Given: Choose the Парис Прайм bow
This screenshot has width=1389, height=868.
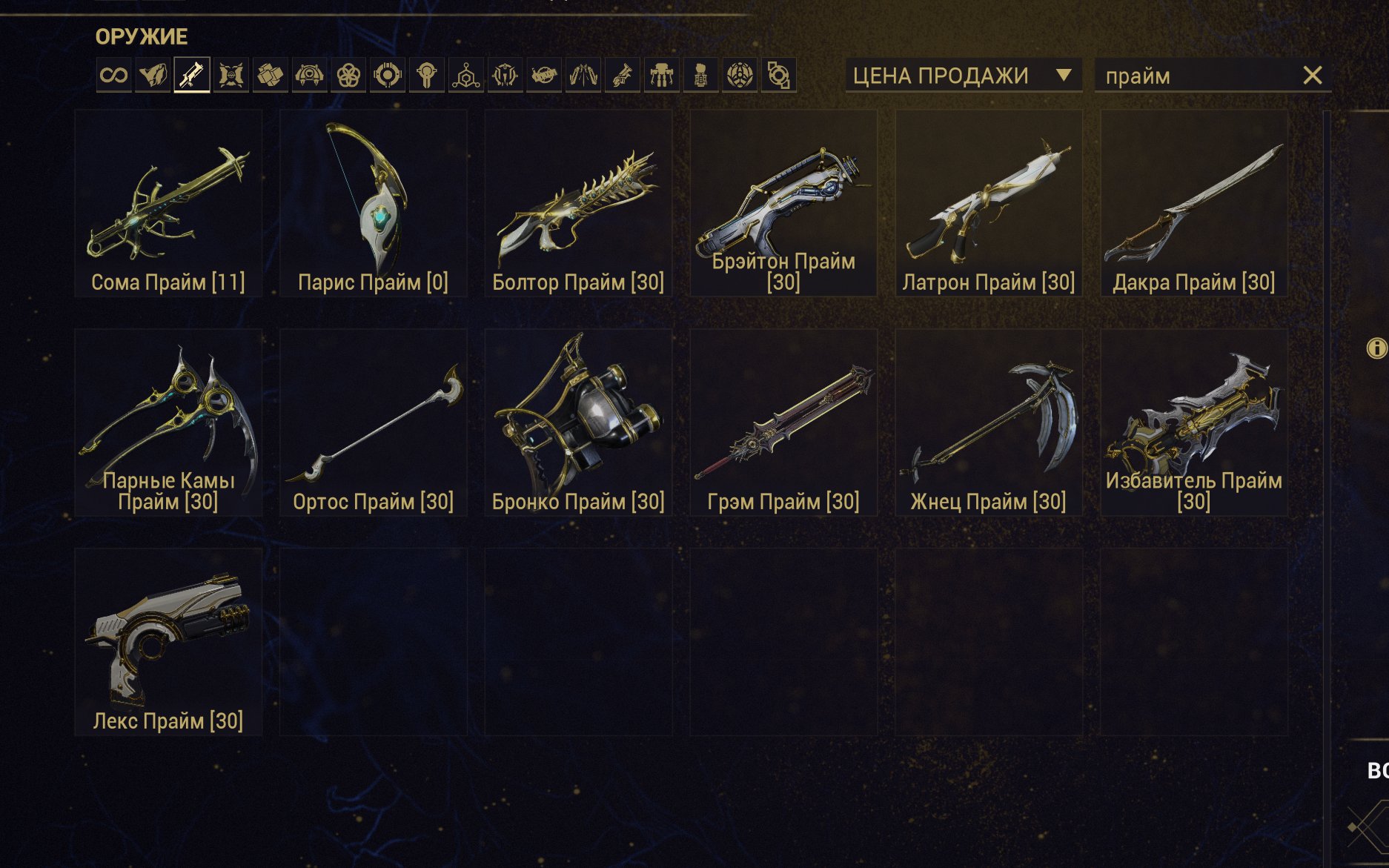Looking at the screenshot, I should point(373,203).
